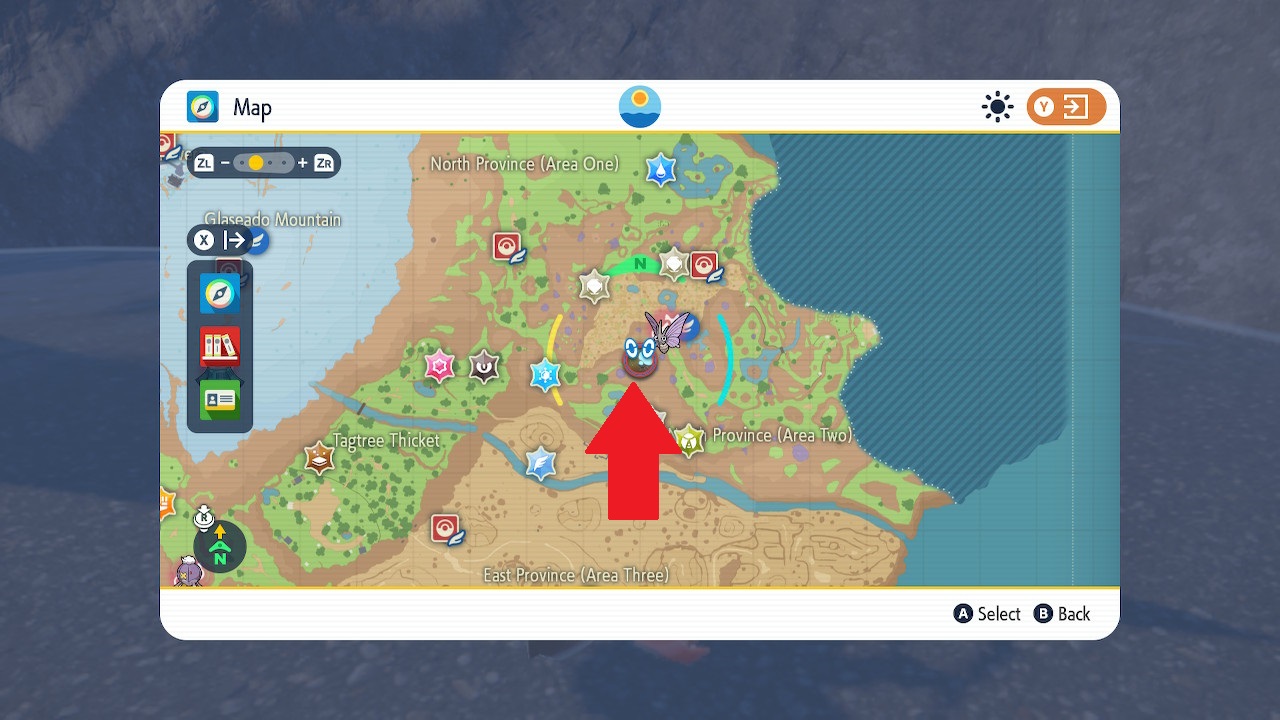The width and height of the screenshot is (1280, 720).
Task: Select the Pokémon Center icon near East Province
Action: (446, 525)
